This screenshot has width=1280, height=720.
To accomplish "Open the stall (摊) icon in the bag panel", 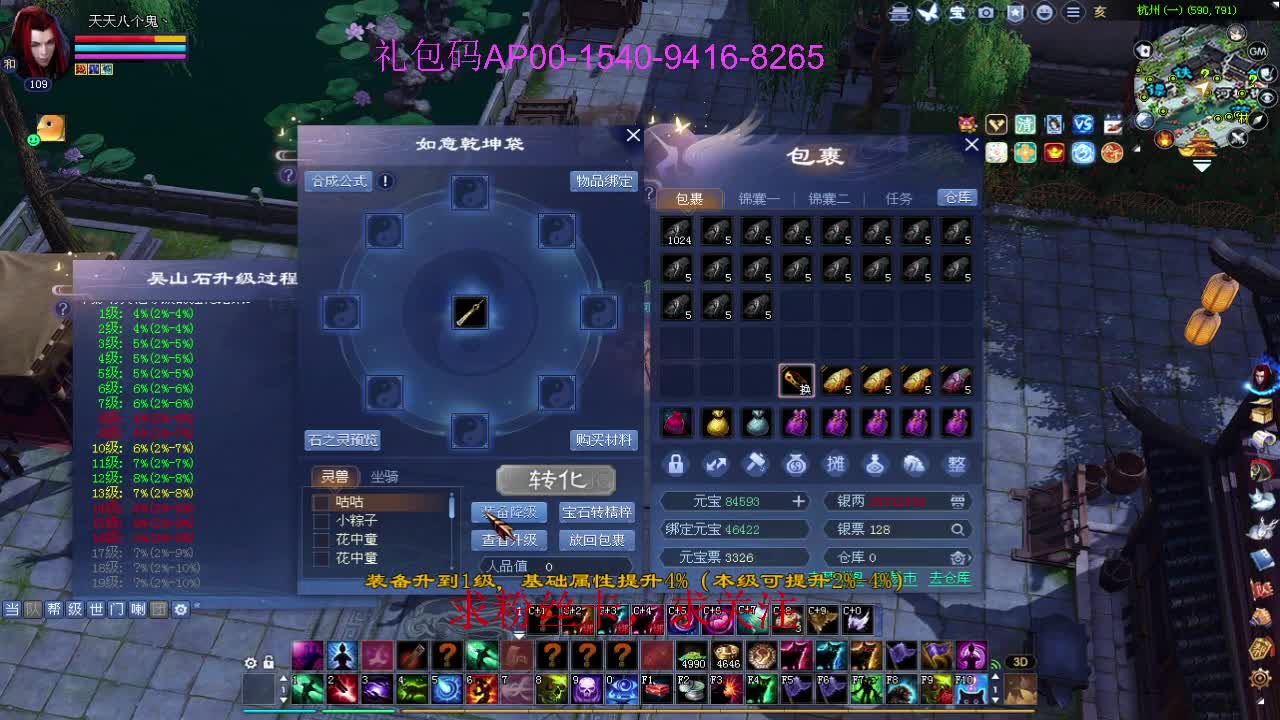I will pyautogui.click(x=836, y=464).
